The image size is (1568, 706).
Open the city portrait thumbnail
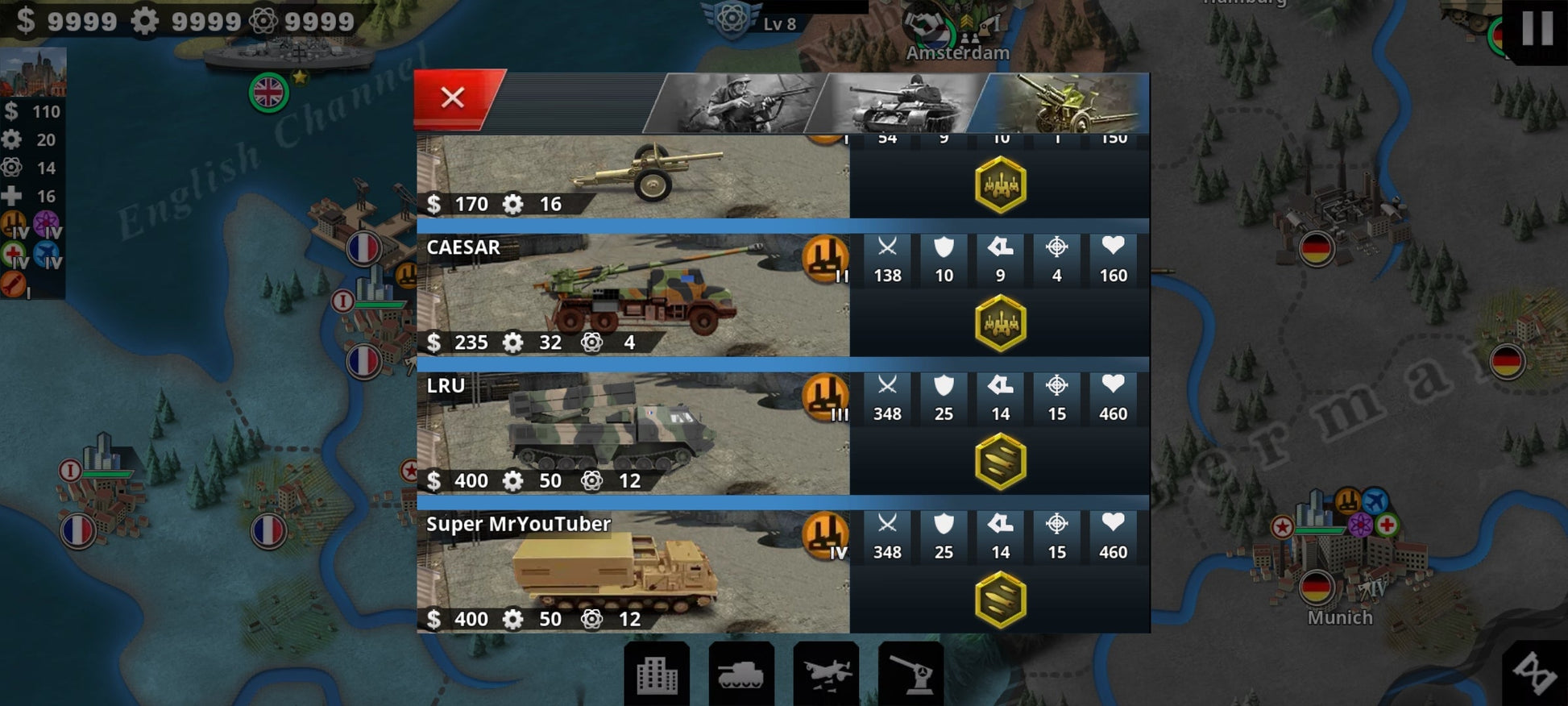(34, 73)
